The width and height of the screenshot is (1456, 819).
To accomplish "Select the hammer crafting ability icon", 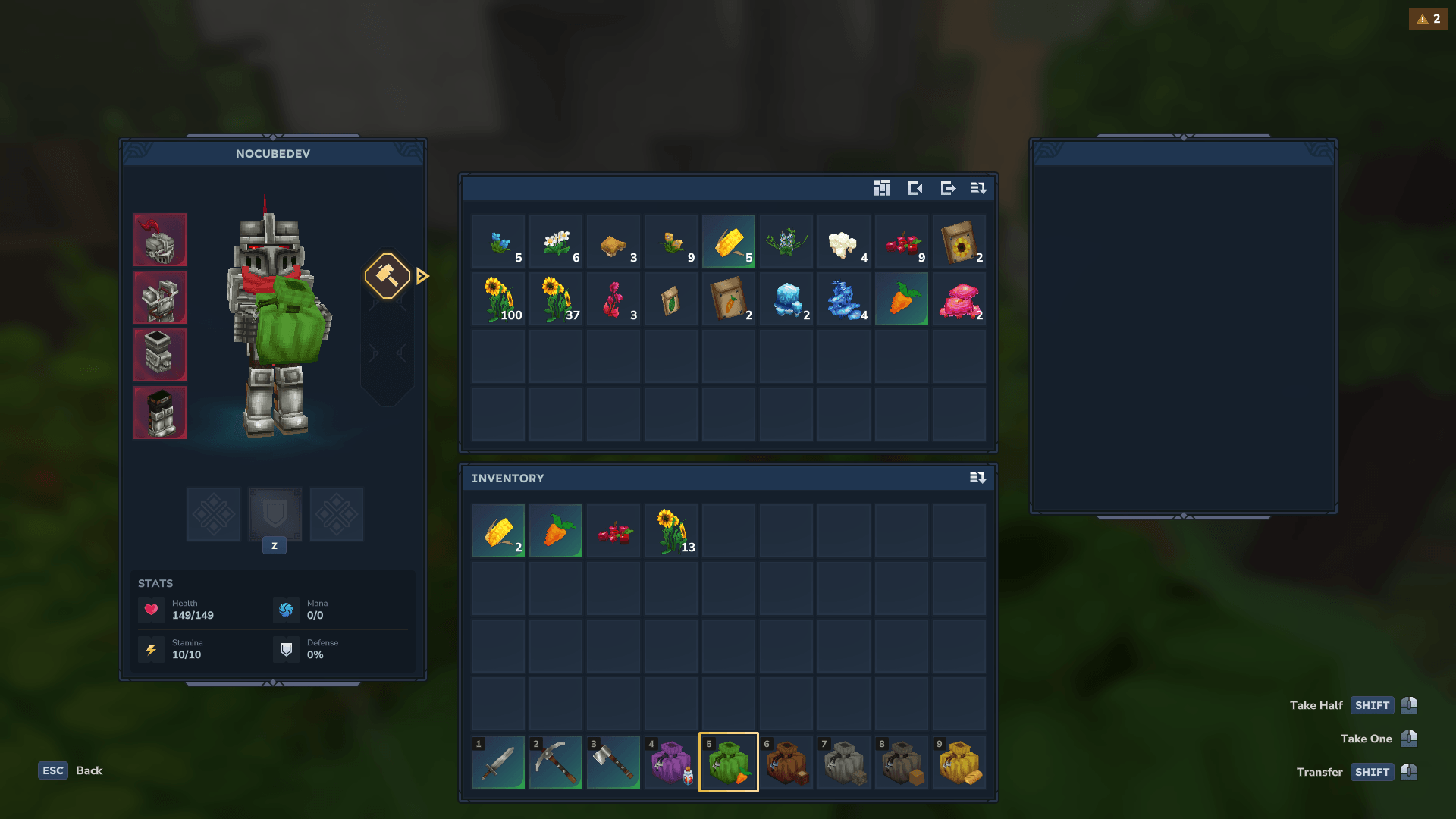I will pyautogui.click(x=388, y=277).
